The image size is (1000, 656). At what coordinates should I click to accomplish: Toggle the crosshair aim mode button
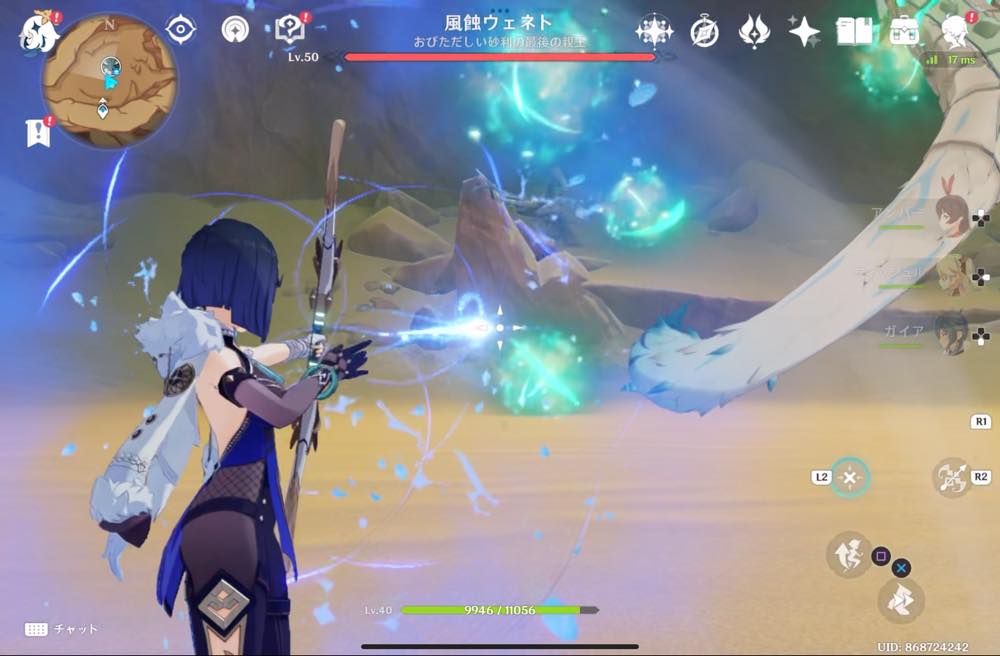850,477
